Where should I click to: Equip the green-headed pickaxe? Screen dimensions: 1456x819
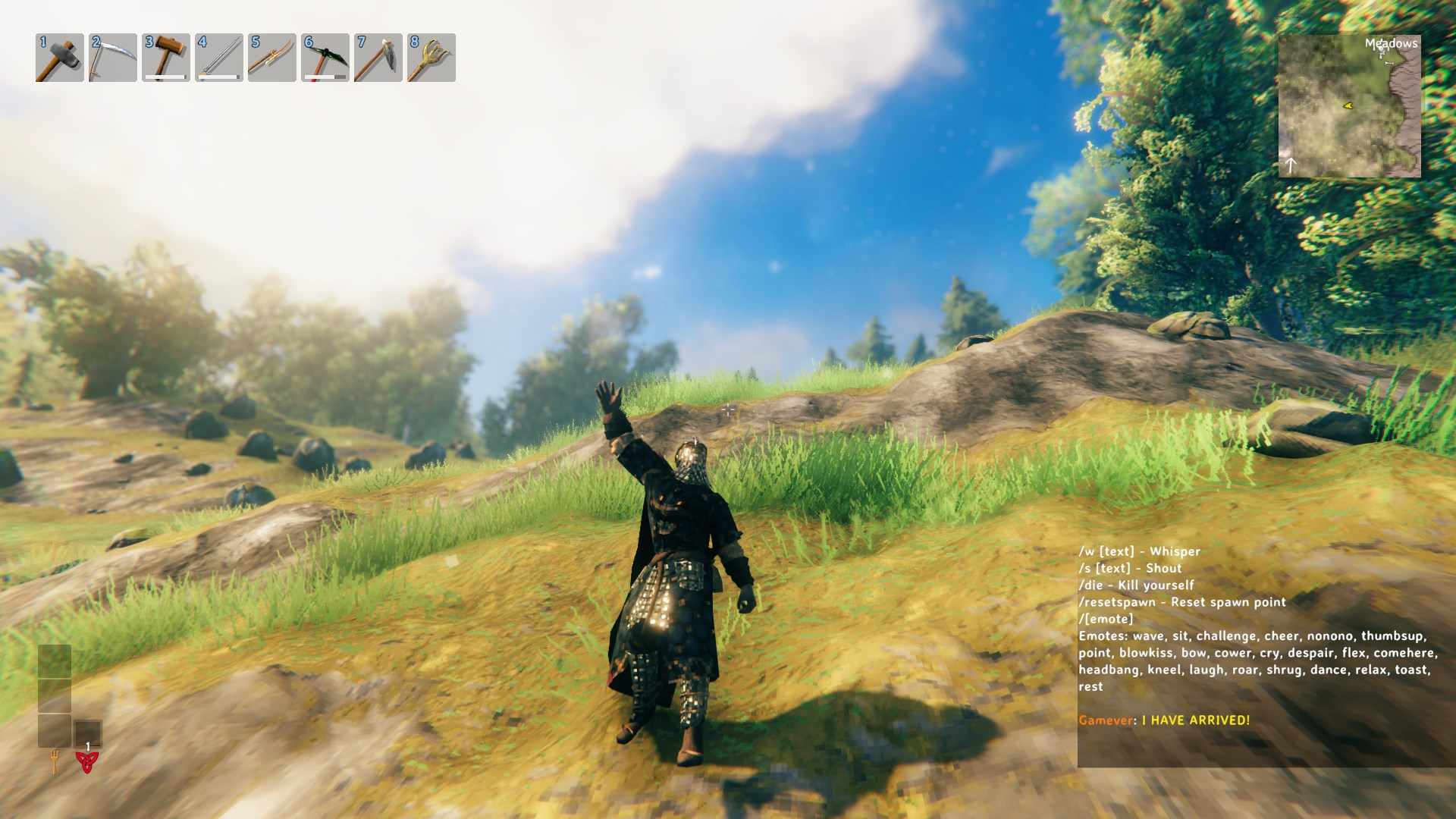325,58
